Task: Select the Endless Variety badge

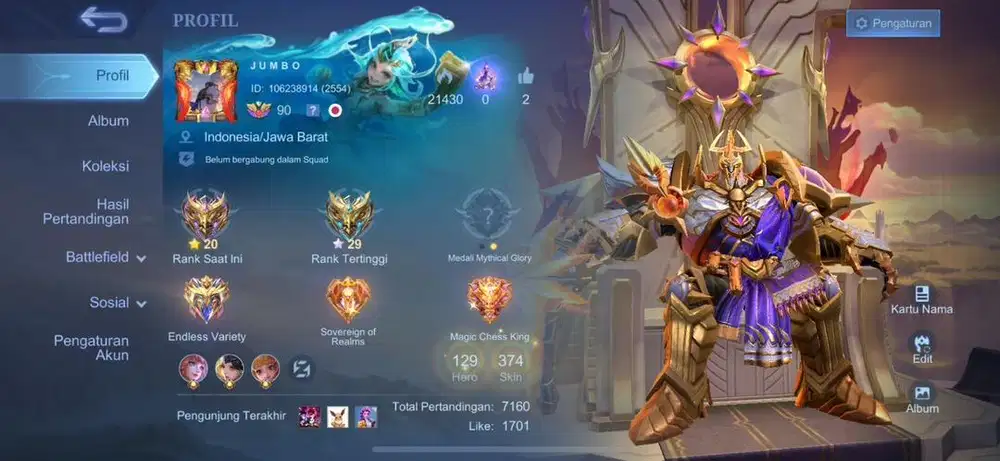Action: [207, 299]
